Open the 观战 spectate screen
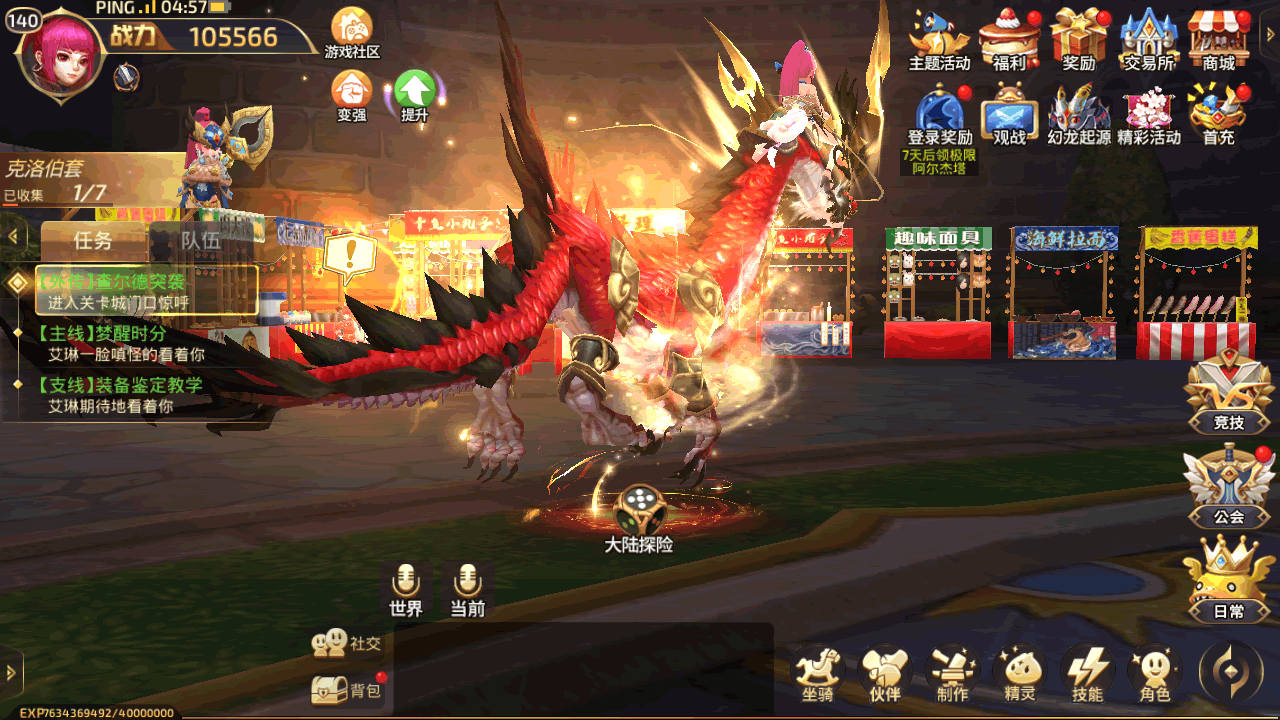Screen dimensions: 1280x720 click(1009, 114)
